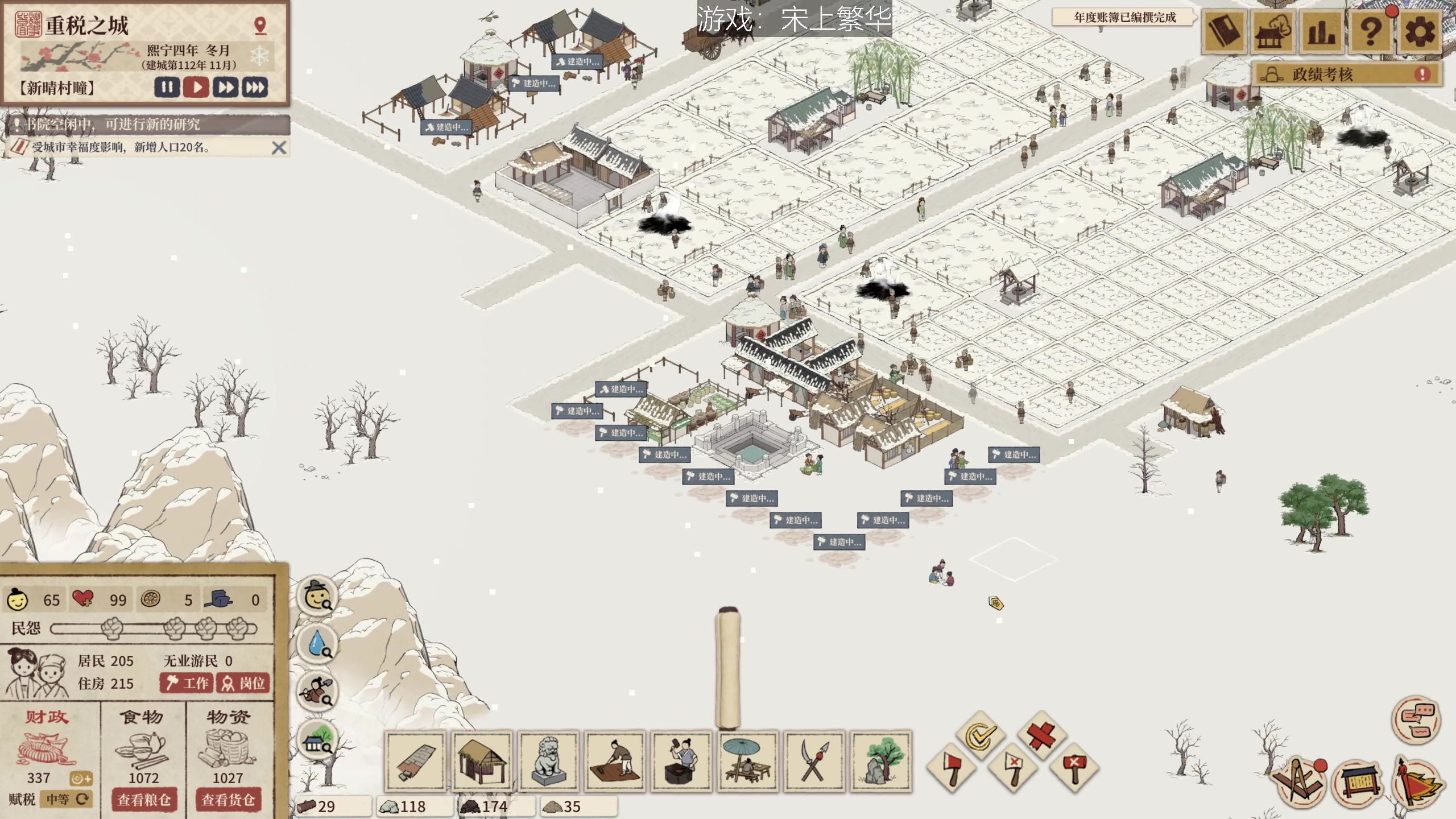The width and height of the screenshot is (1456, 819).
Task: View the warehouse via 查看货仓
Action: pos(227,800)
